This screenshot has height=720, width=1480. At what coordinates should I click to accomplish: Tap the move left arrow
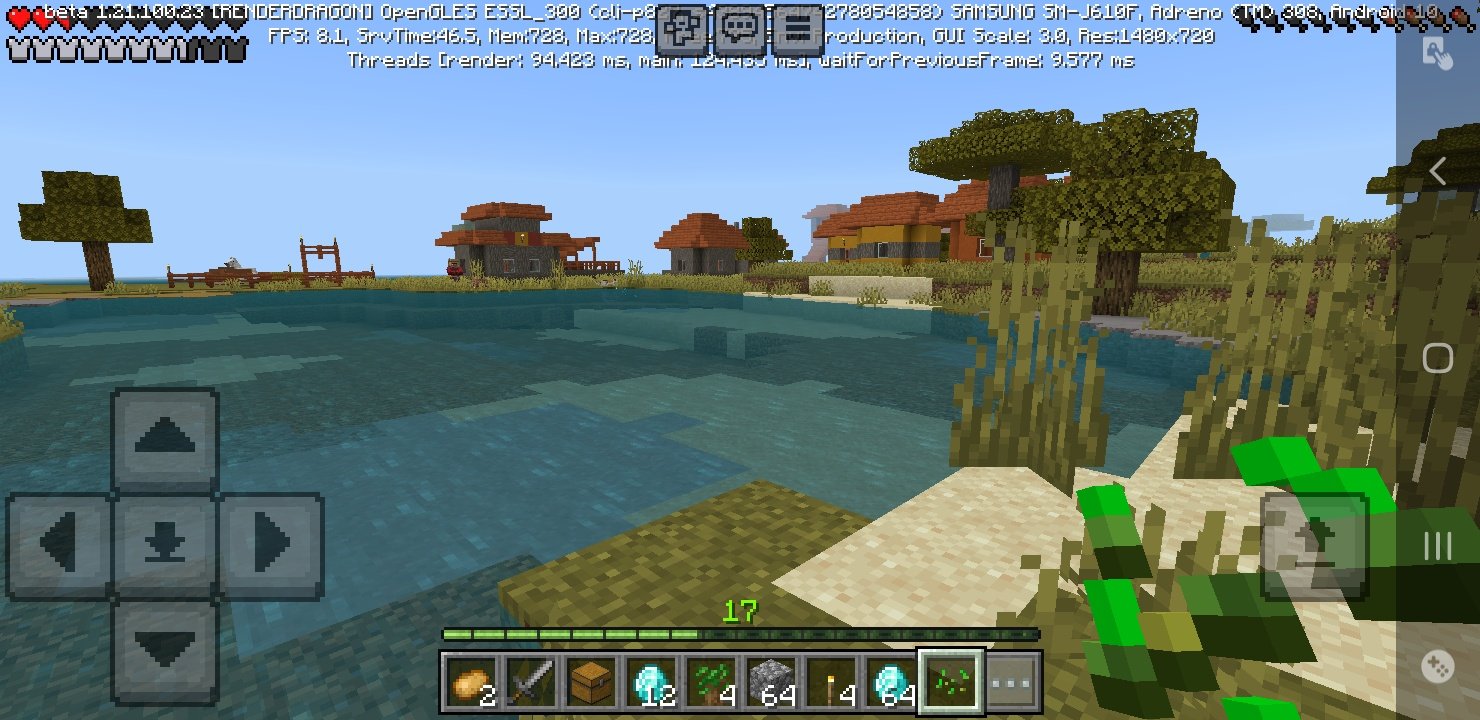59,545
